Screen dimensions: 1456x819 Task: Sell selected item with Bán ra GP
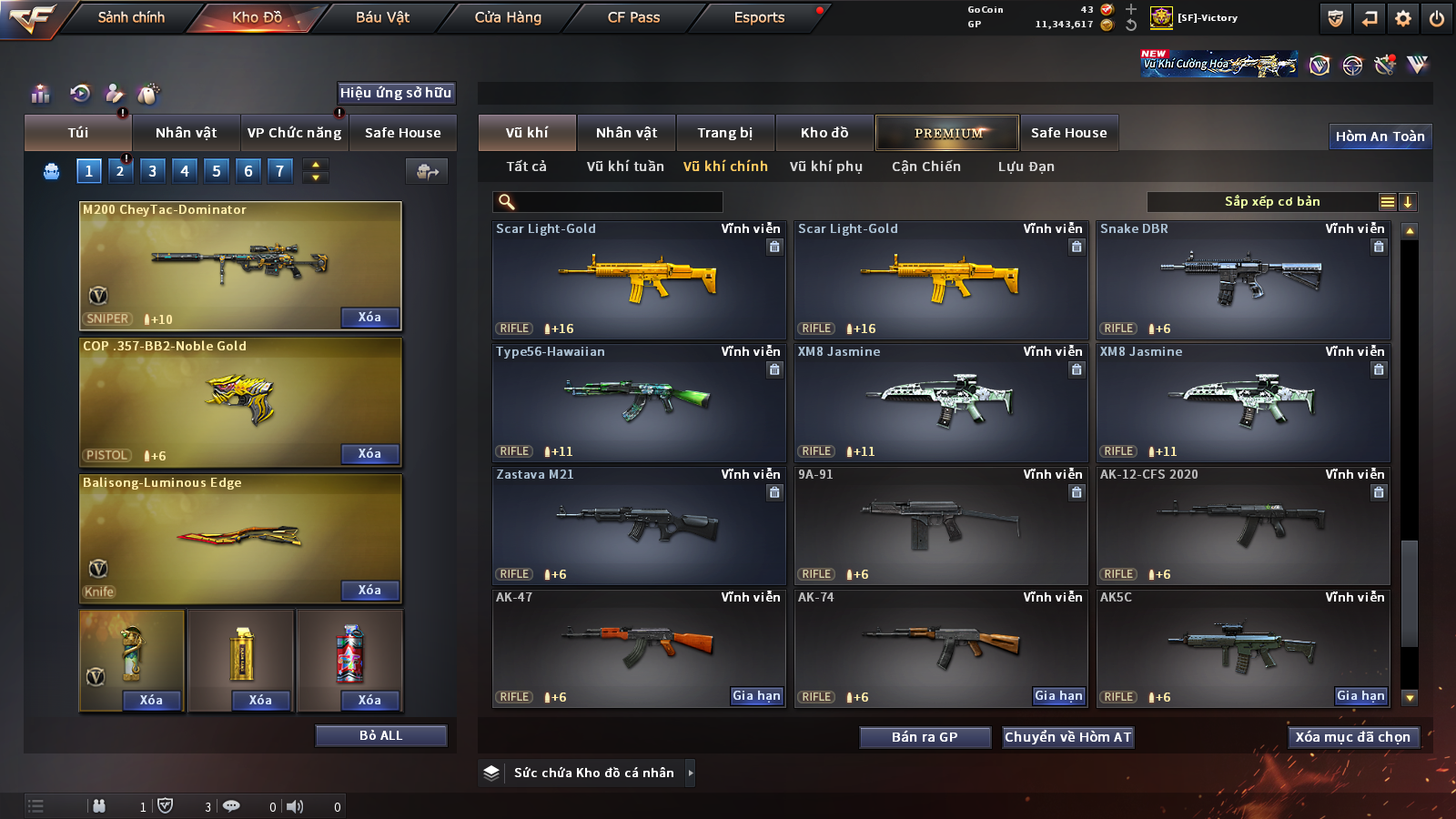point(925,737)
